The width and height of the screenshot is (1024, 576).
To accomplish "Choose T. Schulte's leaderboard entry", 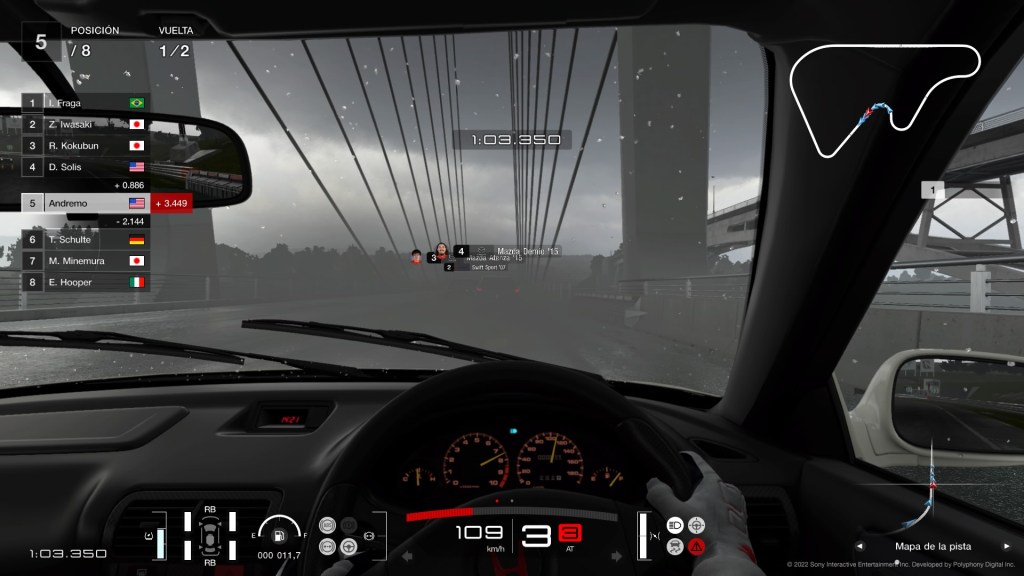I will tap(85, 240).
